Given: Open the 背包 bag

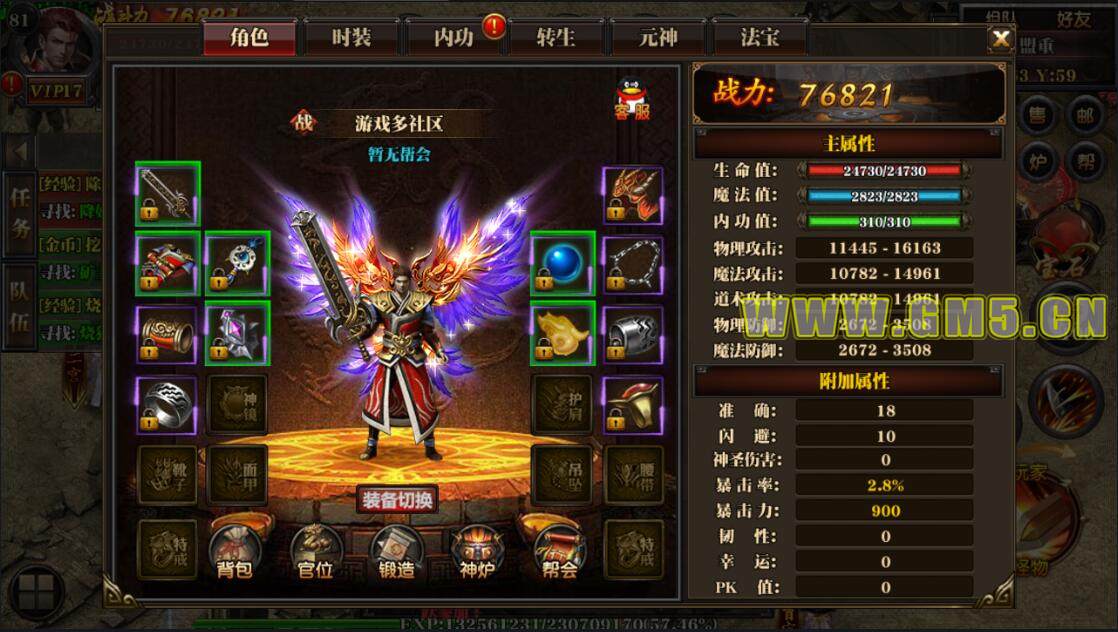Looking at the screenshot, I should (234, 553).
